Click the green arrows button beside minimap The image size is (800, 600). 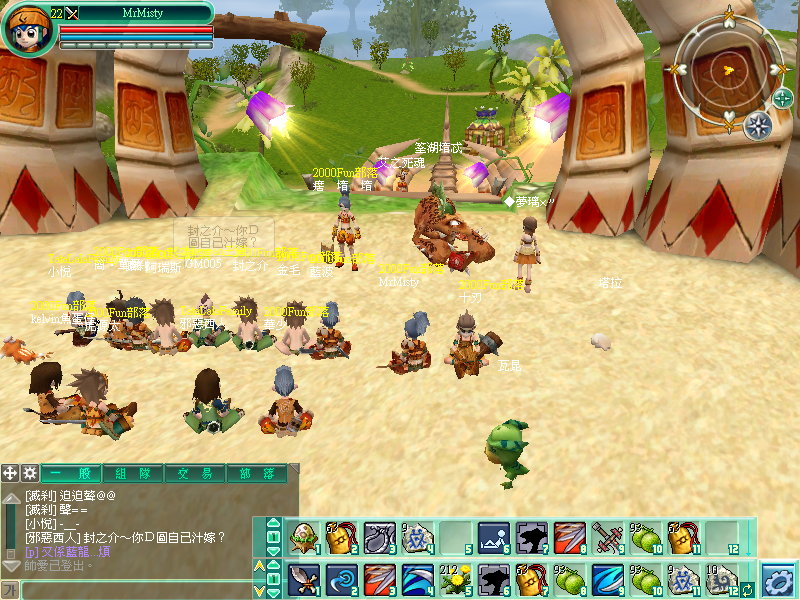coord(782,98)
